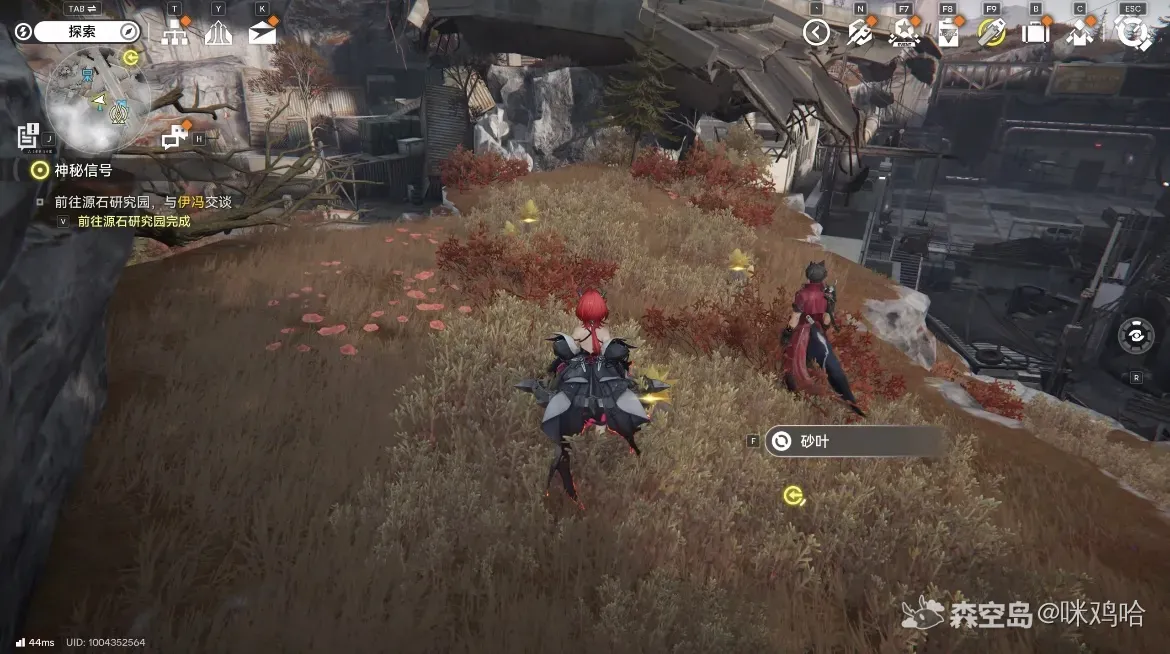Open the mission log document icon
Viewport: 1170px width, 654px height.
click(28, 136)
